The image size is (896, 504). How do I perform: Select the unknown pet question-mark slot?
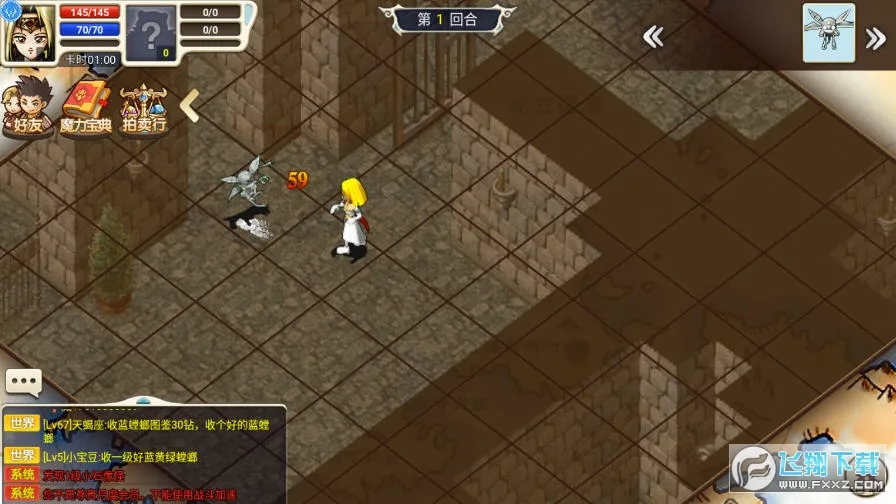tap(148, 35)
